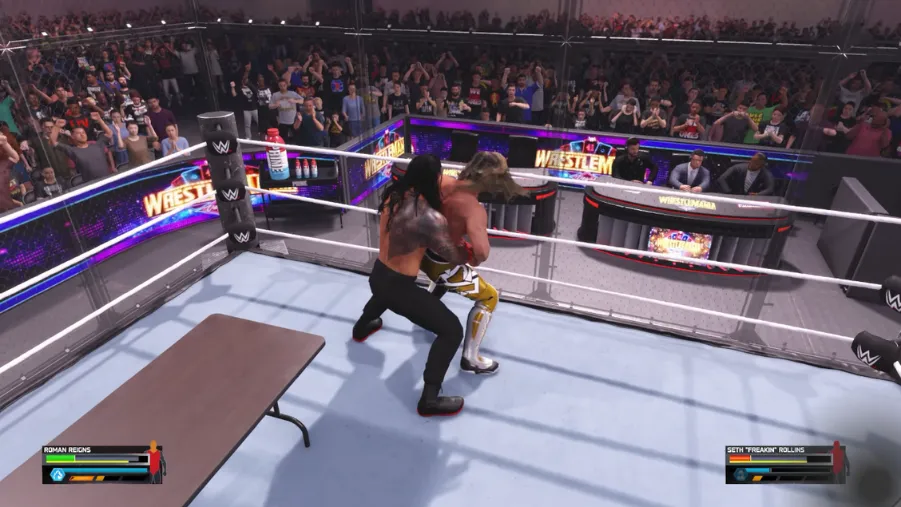Click Seth Rollins' hexagon payback icon
The height and width of the screenshot is (507, 901).
[x=741, y=476]
